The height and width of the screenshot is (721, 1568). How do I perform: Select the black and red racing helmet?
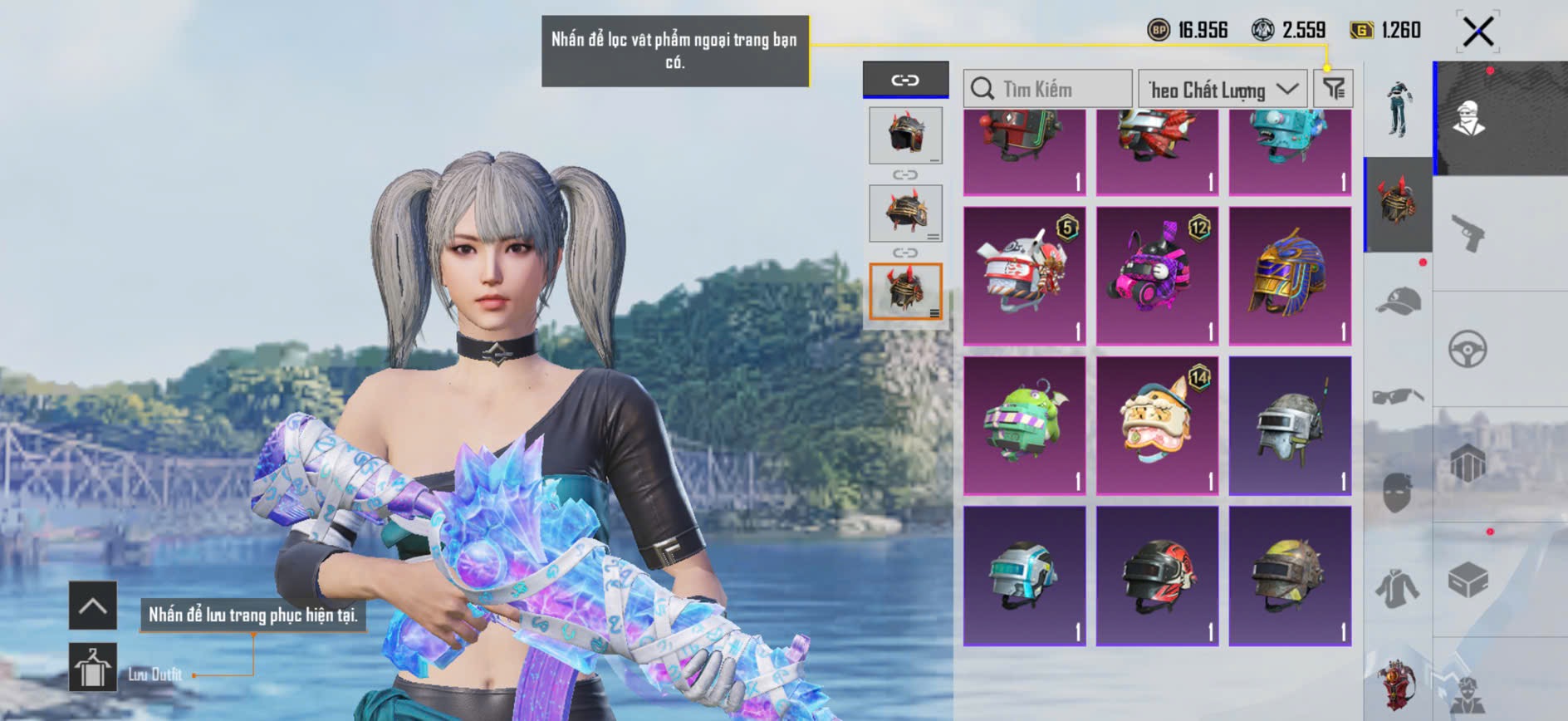click(x=1157, y=575)
